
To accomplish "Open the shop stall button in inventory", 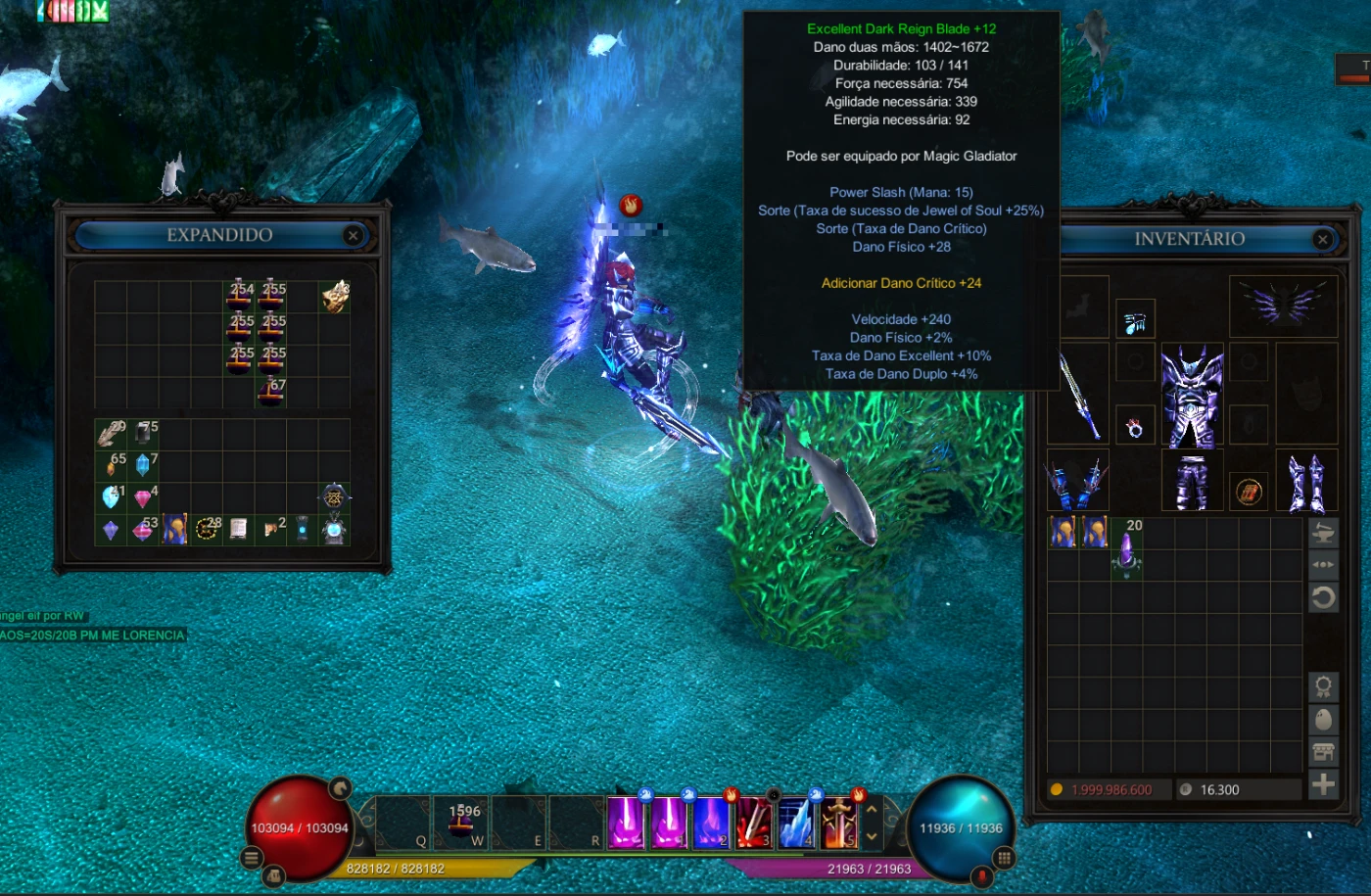I will click(1323, 752).
